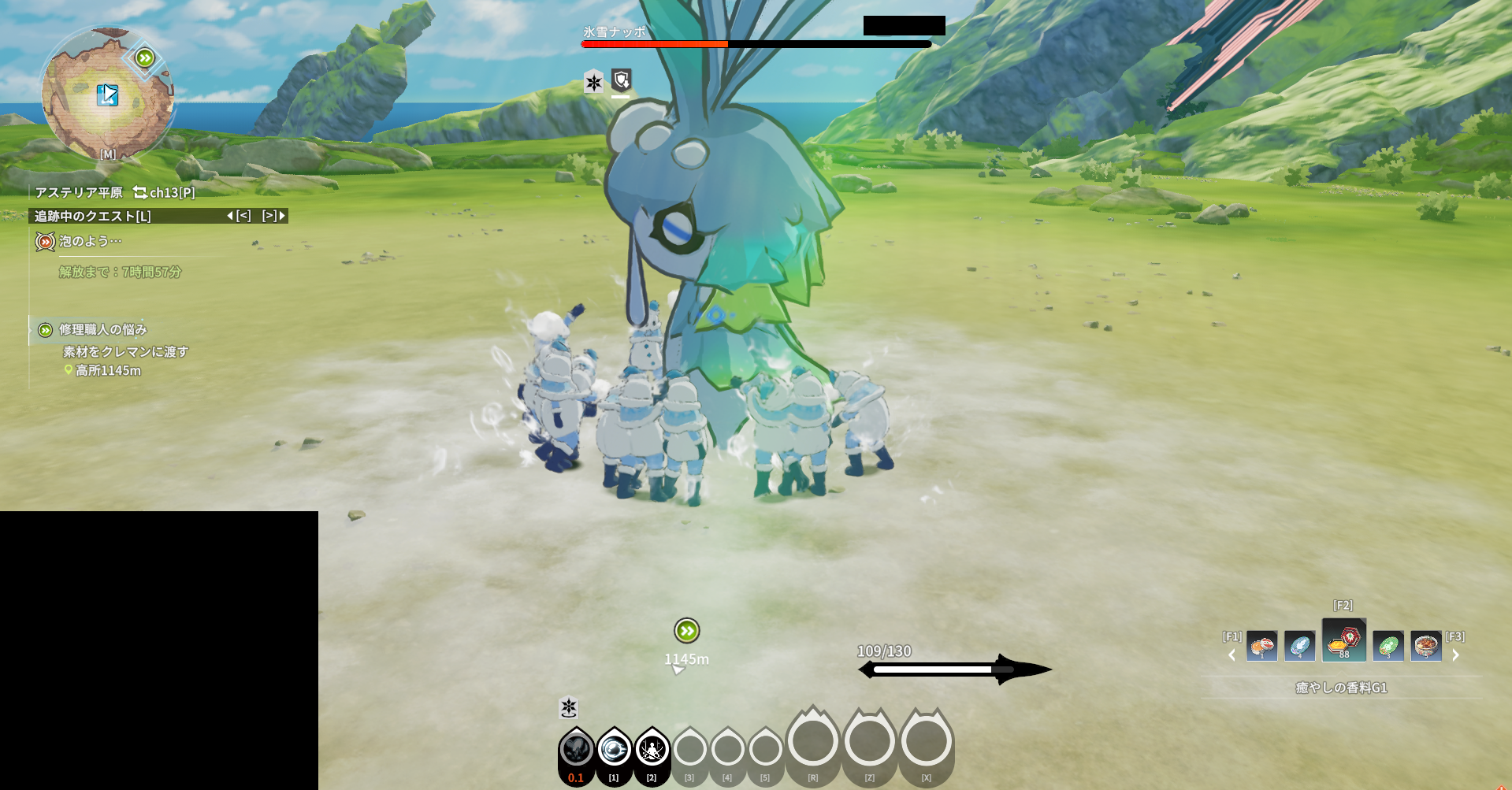Select the food bowl item slot with count 5
1512x790 pixels.
coord(1425,647)
